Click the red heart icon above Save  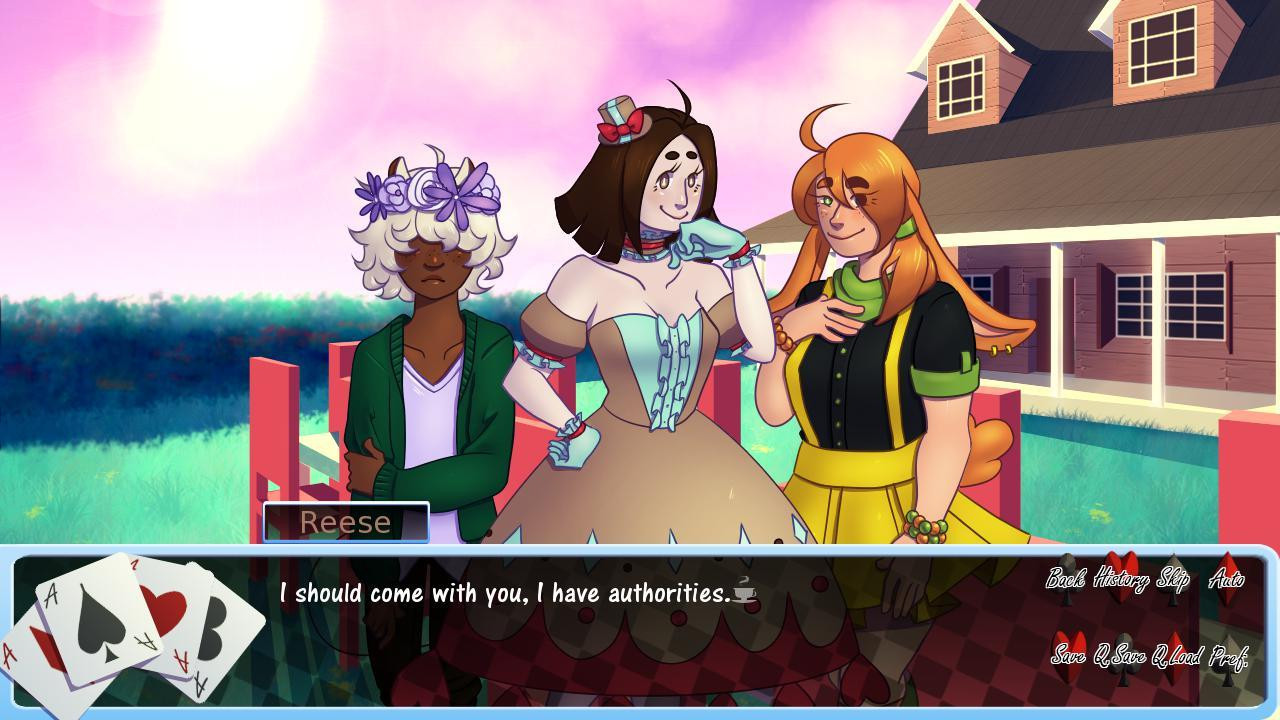coord(1067,643)
